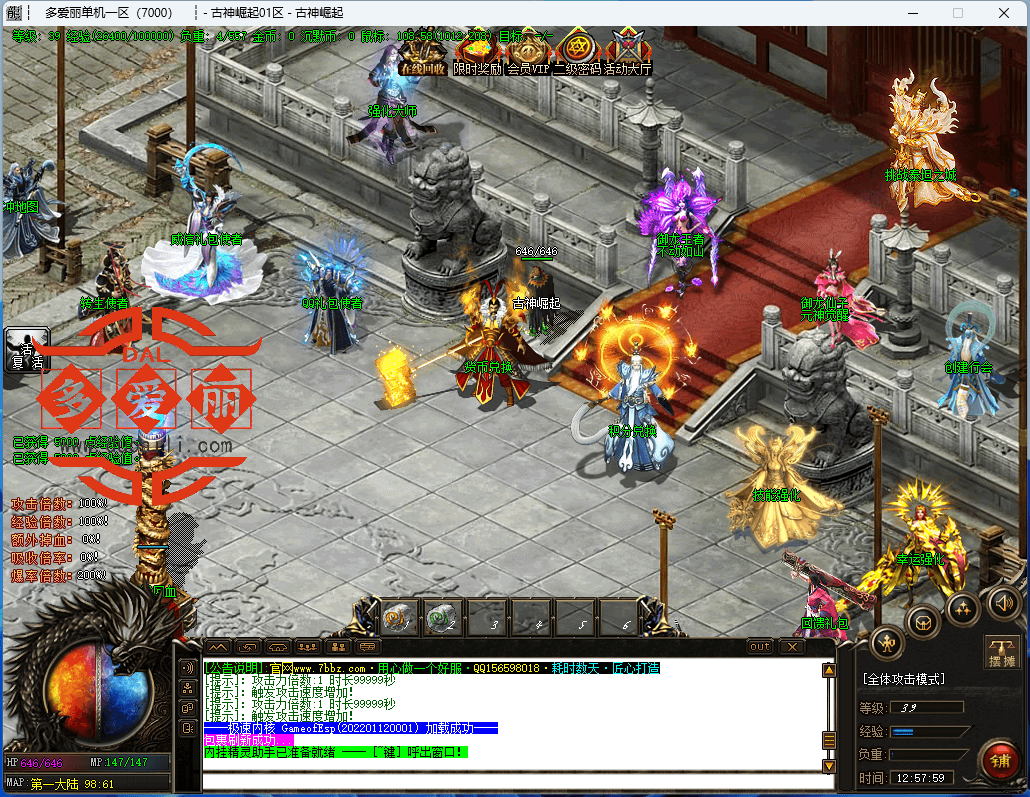The height and width of the screenshot is (797, 1030).
Task: Close the game window
Action: 1003,13
